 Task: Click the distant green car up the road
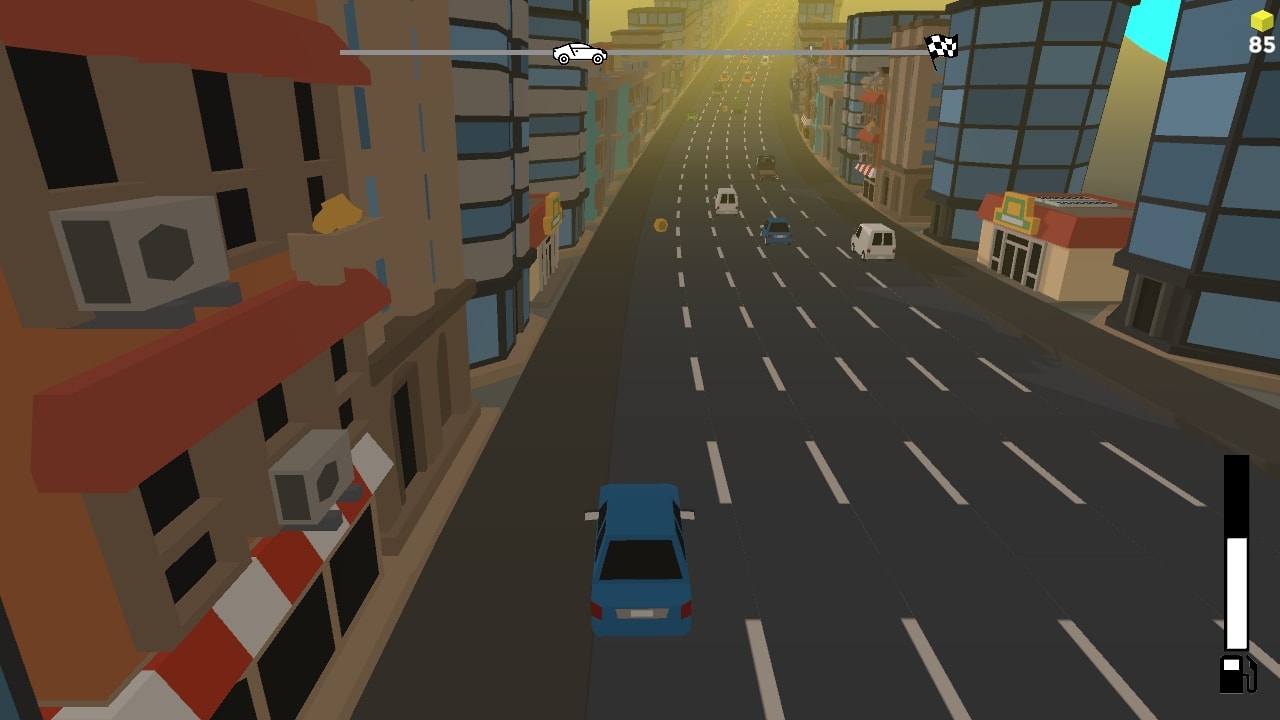(x=695, y=117)
